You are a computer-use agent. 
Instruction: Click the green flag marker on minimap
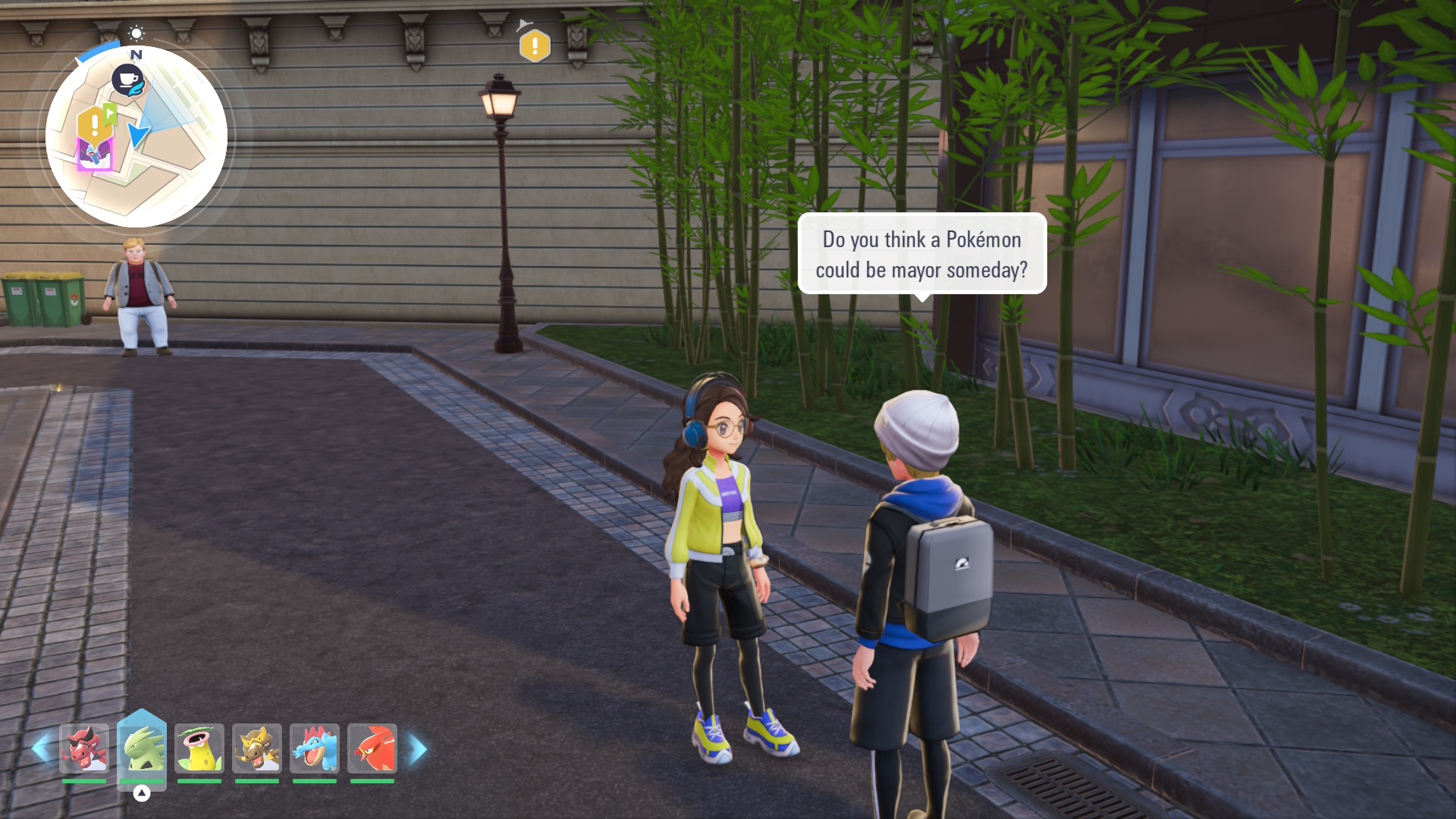pyautogui.click(x=111, y=114)
